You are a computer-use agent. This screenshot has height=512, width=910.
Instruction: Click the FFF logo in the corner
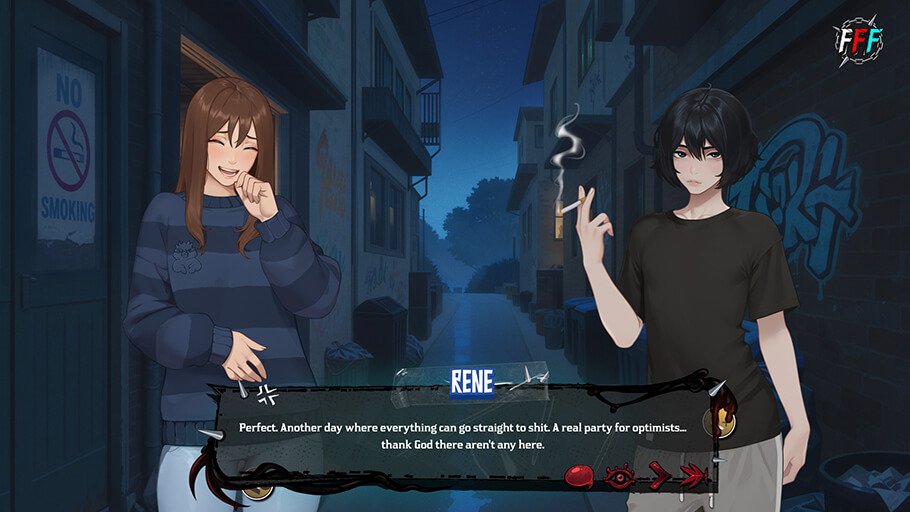[858, 39]
